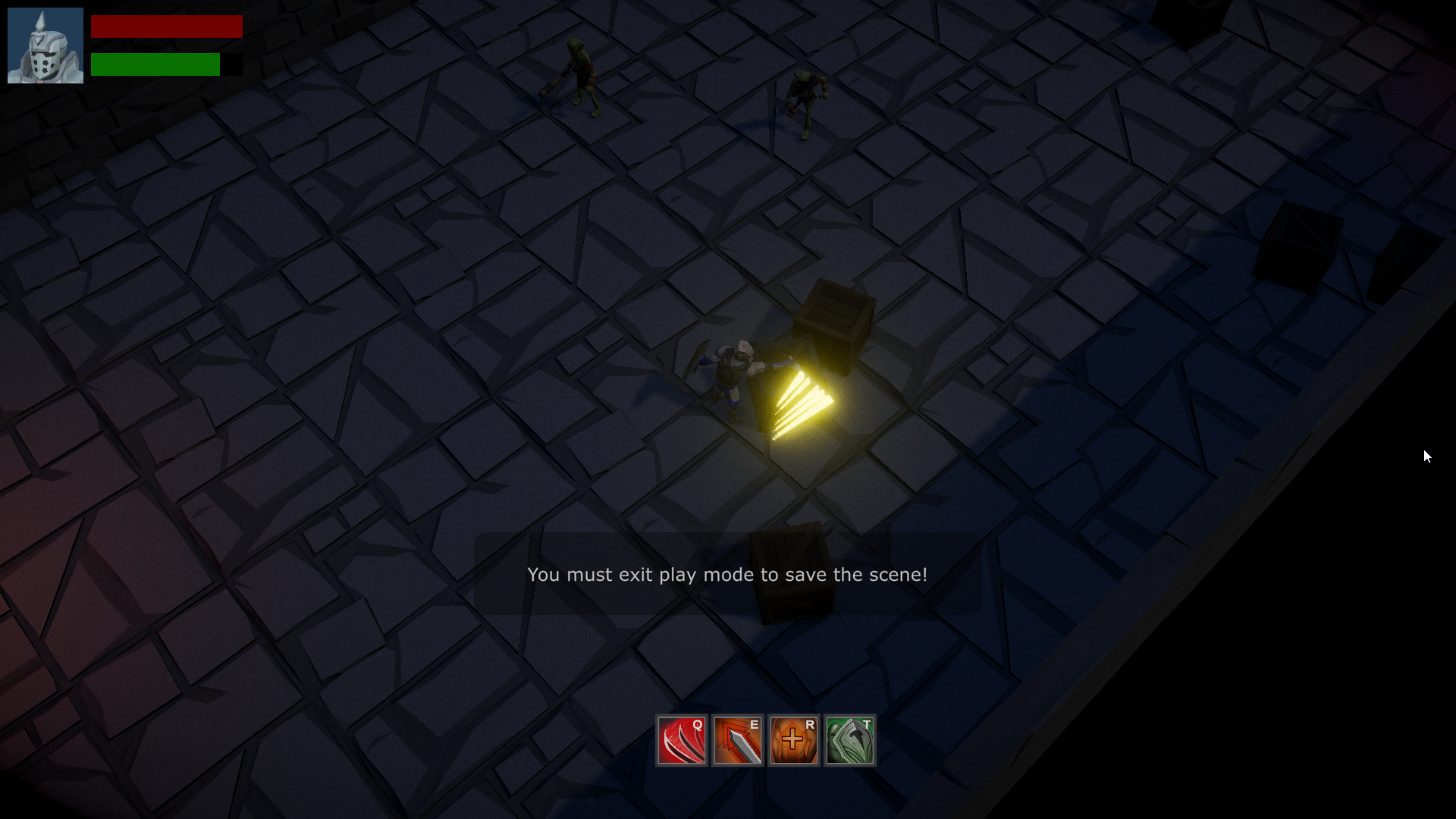Activate the red slash ability
The width and height of the screenshot is (1456, 819).
[x=682, y=741]
